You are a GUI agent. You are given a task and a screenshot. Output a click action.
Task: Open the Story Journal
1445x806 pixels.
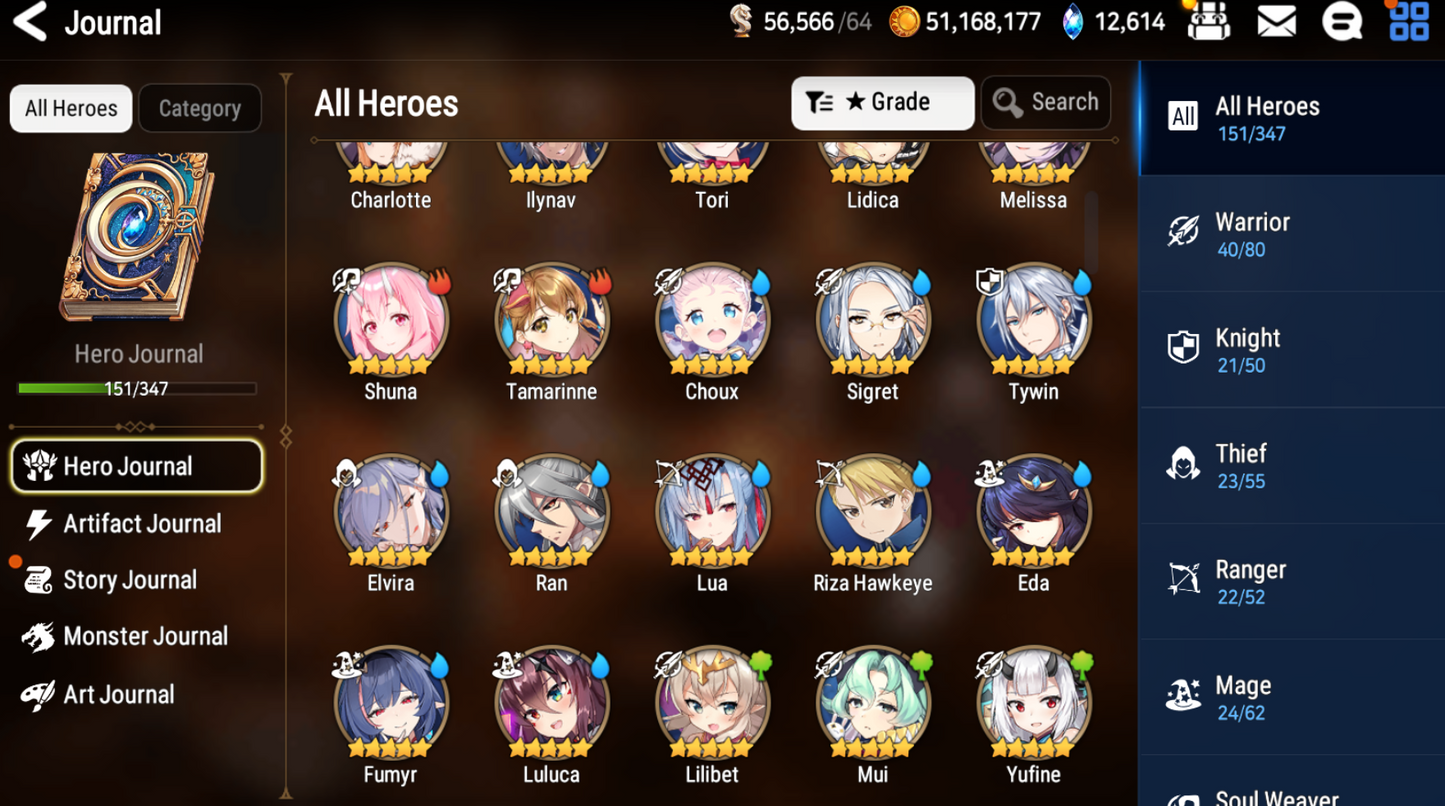point(129,580)
